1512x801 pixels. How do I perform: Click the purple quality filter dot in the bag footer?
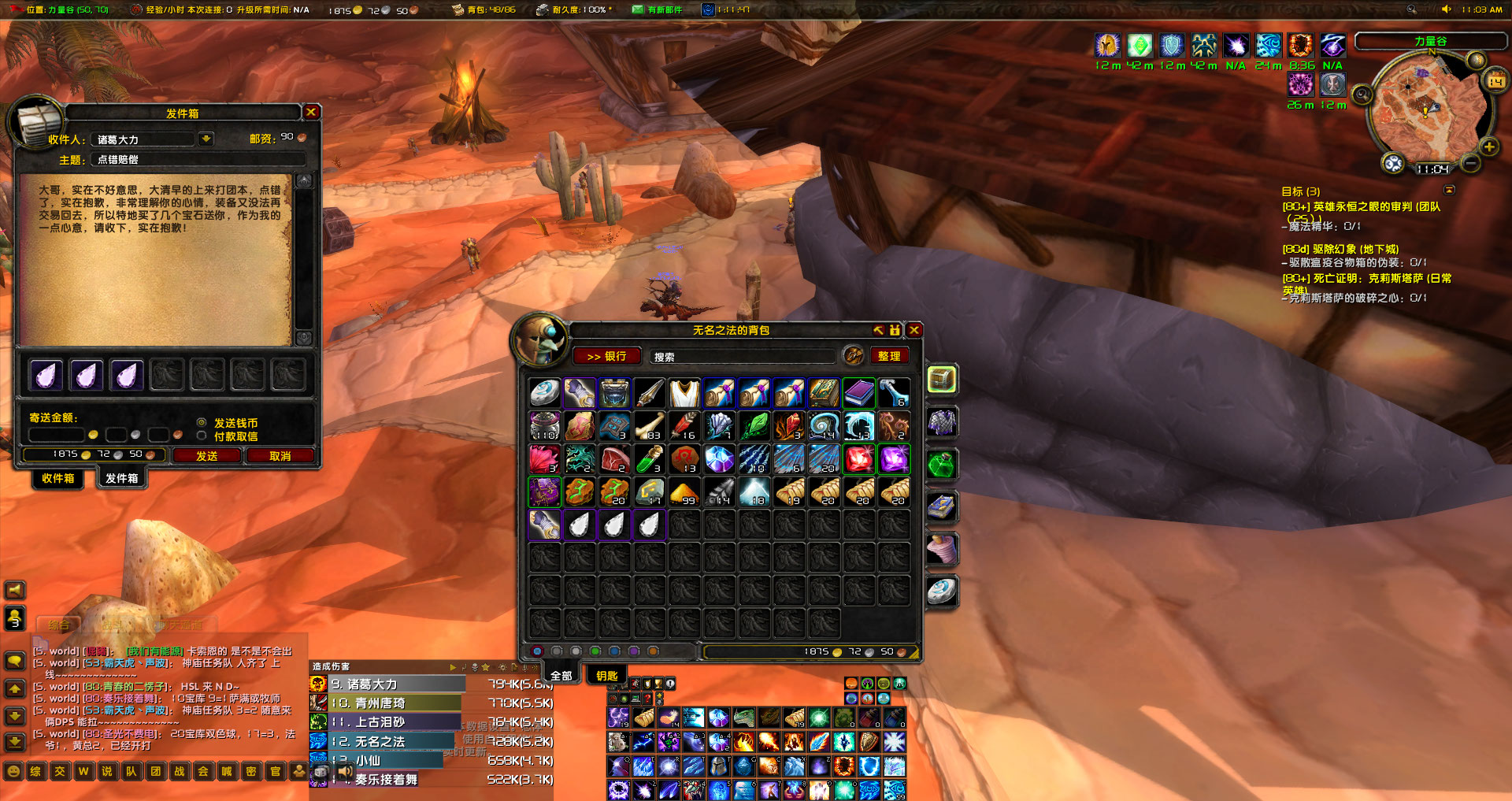coord(634,651)
